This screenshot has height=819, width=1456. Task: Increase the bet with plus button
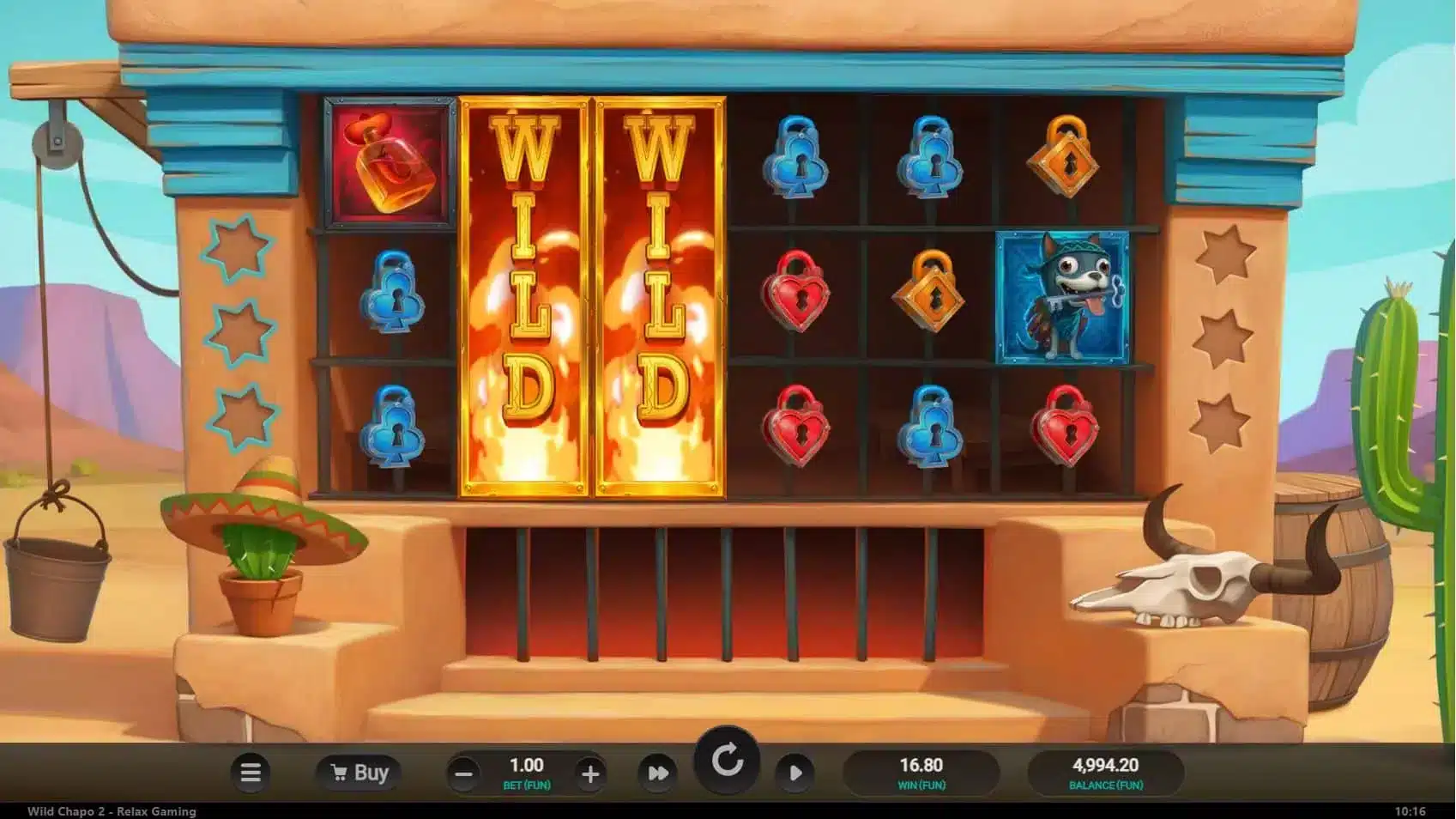pos(590,774)
